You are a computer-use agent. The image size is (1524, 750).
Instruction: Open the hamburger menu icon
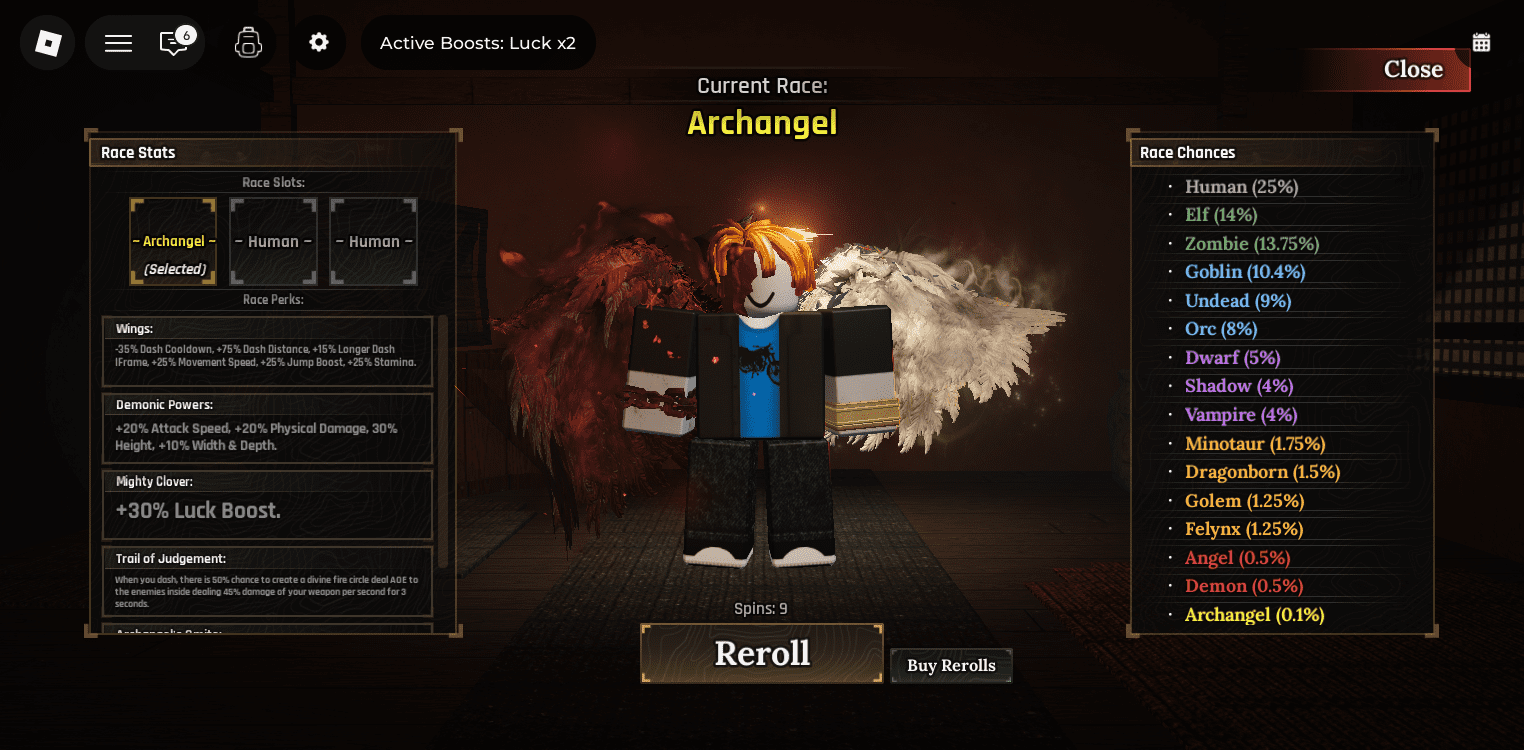pyautogui.click(x=117, y=43)
